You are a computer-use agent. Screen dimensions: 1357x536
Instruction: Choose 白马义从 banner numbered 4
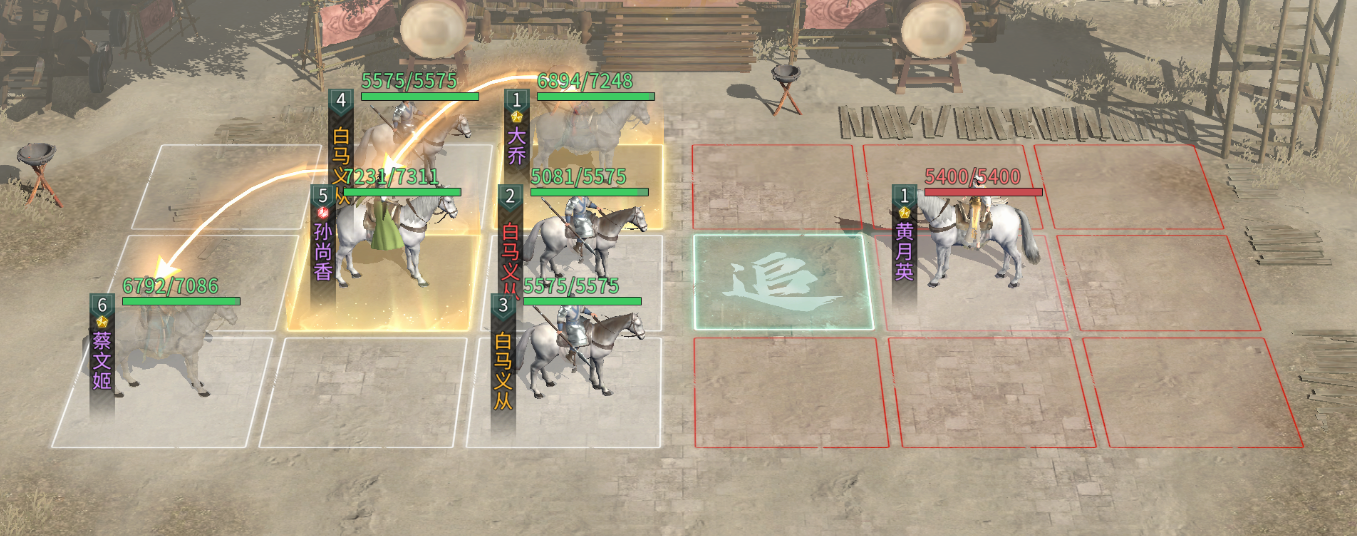click(x=341, y=145)
